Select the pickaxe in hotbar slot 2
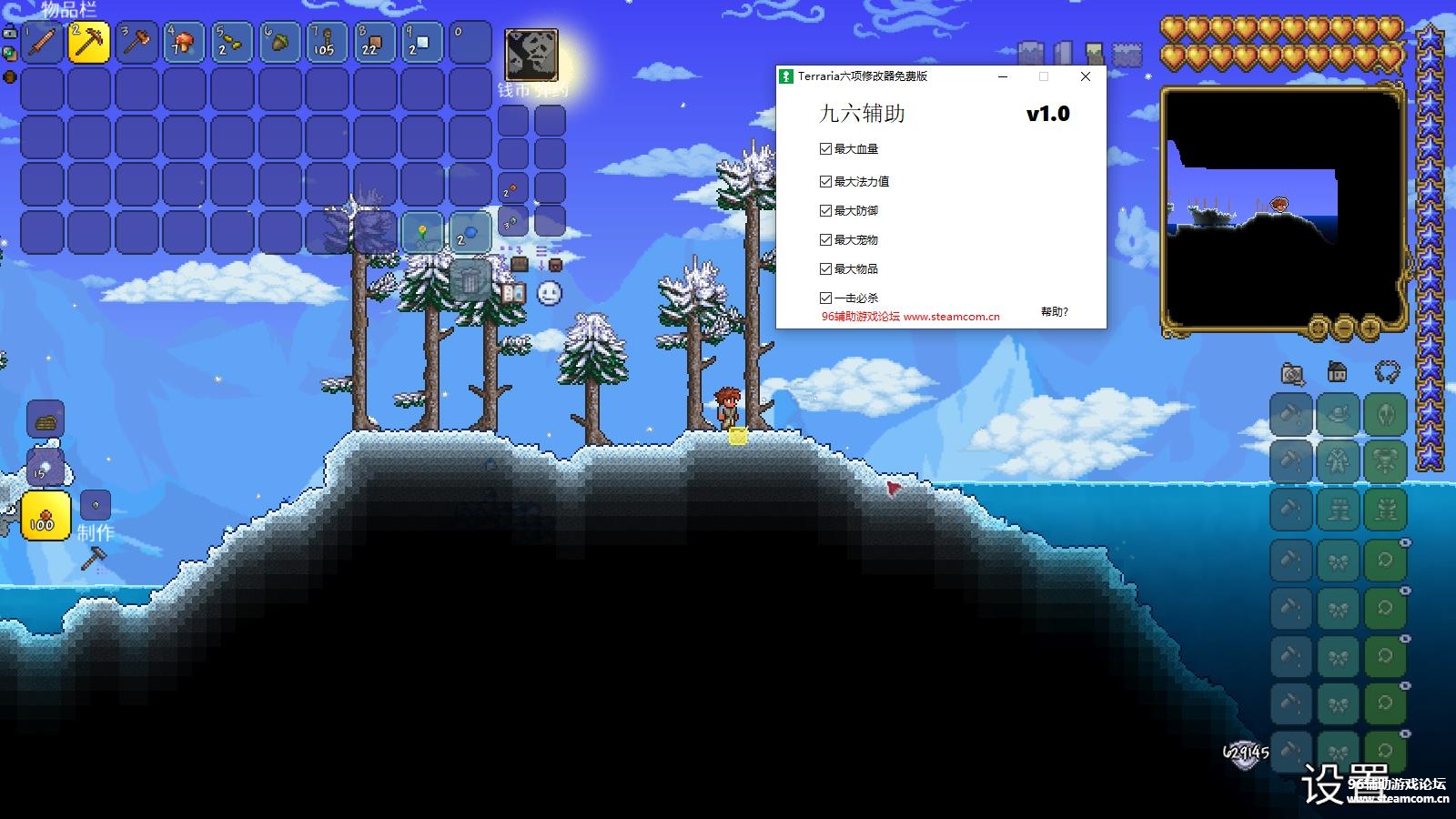1456x819 pixels. (89, 42)
